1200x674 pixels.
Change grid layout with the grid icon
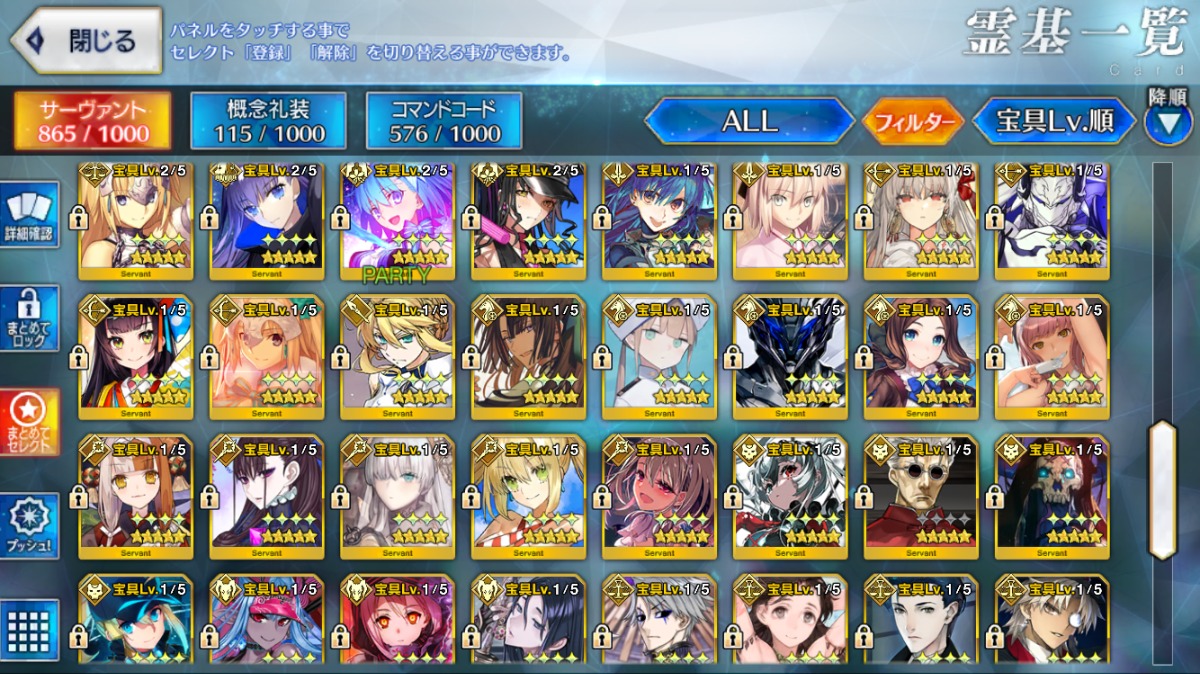(x=29, y=628)
